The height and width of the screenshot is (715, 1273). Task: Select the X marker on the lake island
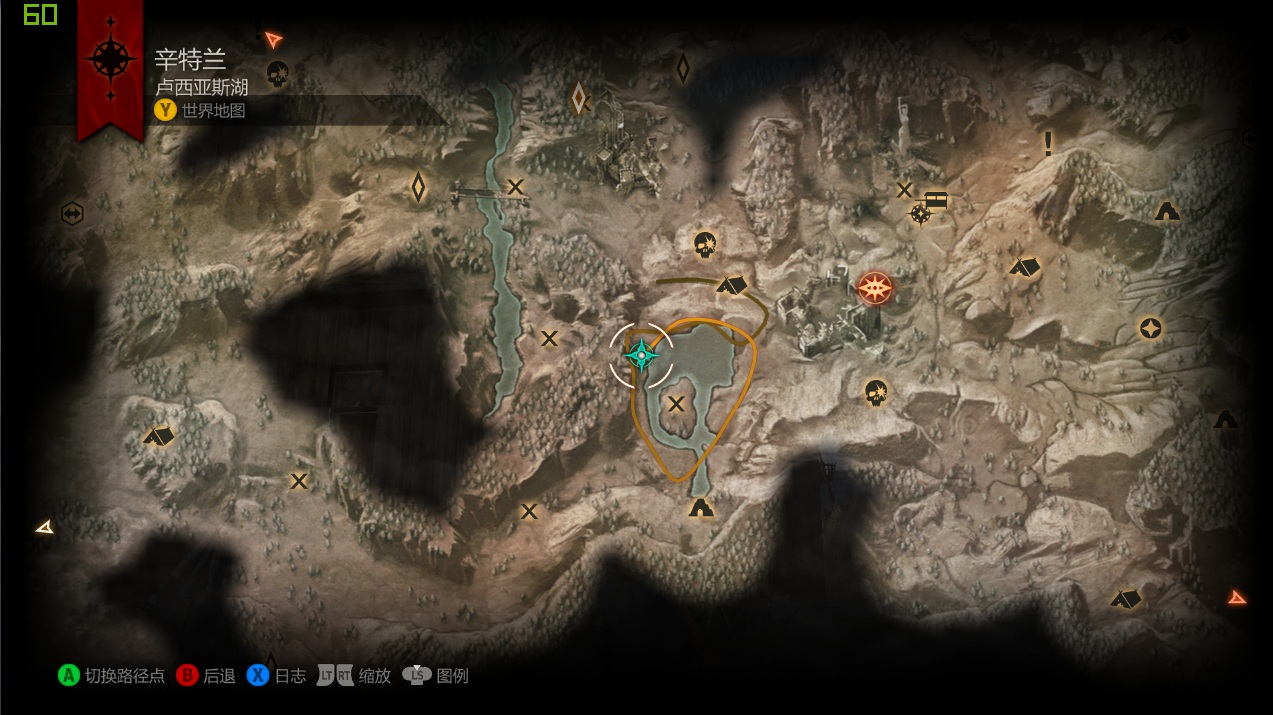677,404
